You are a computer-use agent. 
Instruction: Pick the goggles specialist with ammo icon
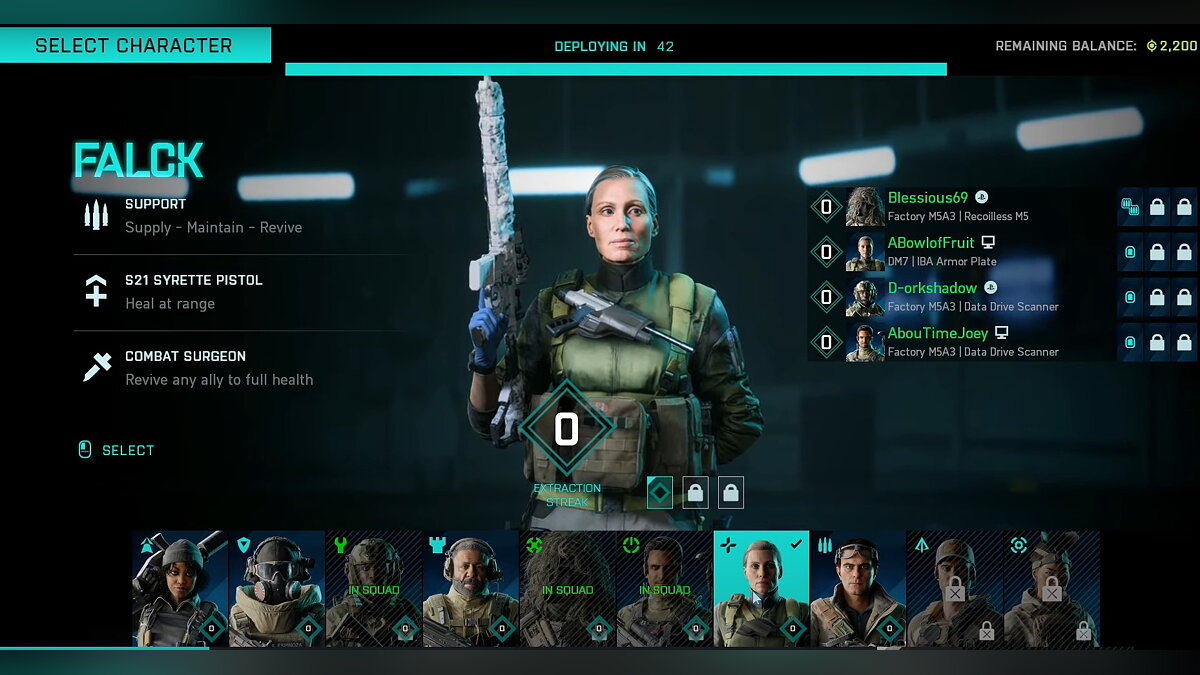858,589
